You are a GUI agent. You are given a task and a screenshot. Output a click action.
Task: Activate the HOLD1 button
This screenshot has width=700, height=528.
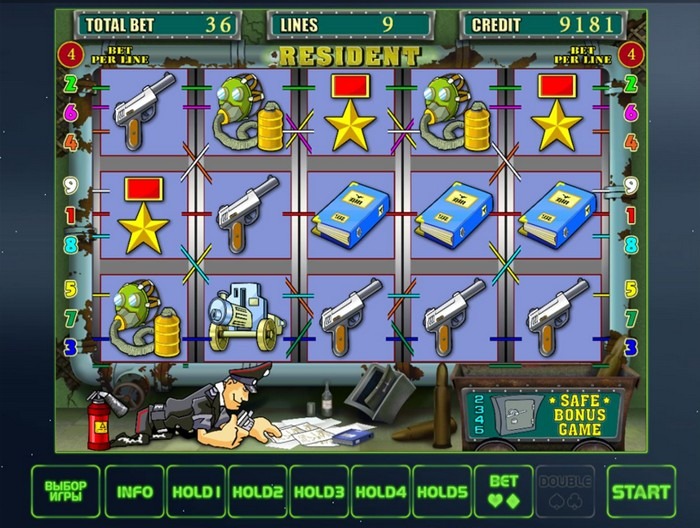click(196, 491)
